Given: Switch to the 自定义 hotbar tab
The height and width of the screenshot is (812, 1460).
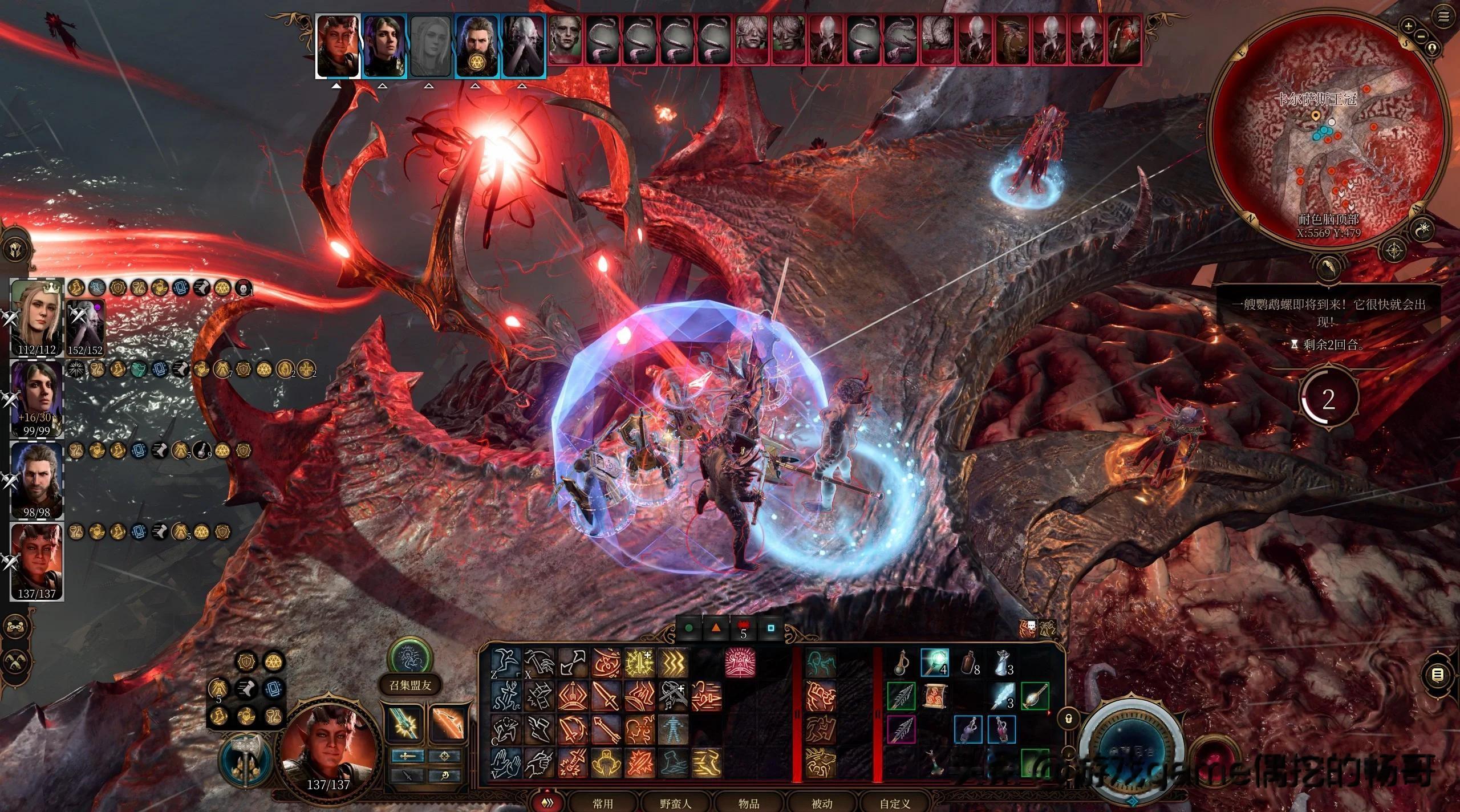Looking at the screenshot, I should click(x=895, y=803).
